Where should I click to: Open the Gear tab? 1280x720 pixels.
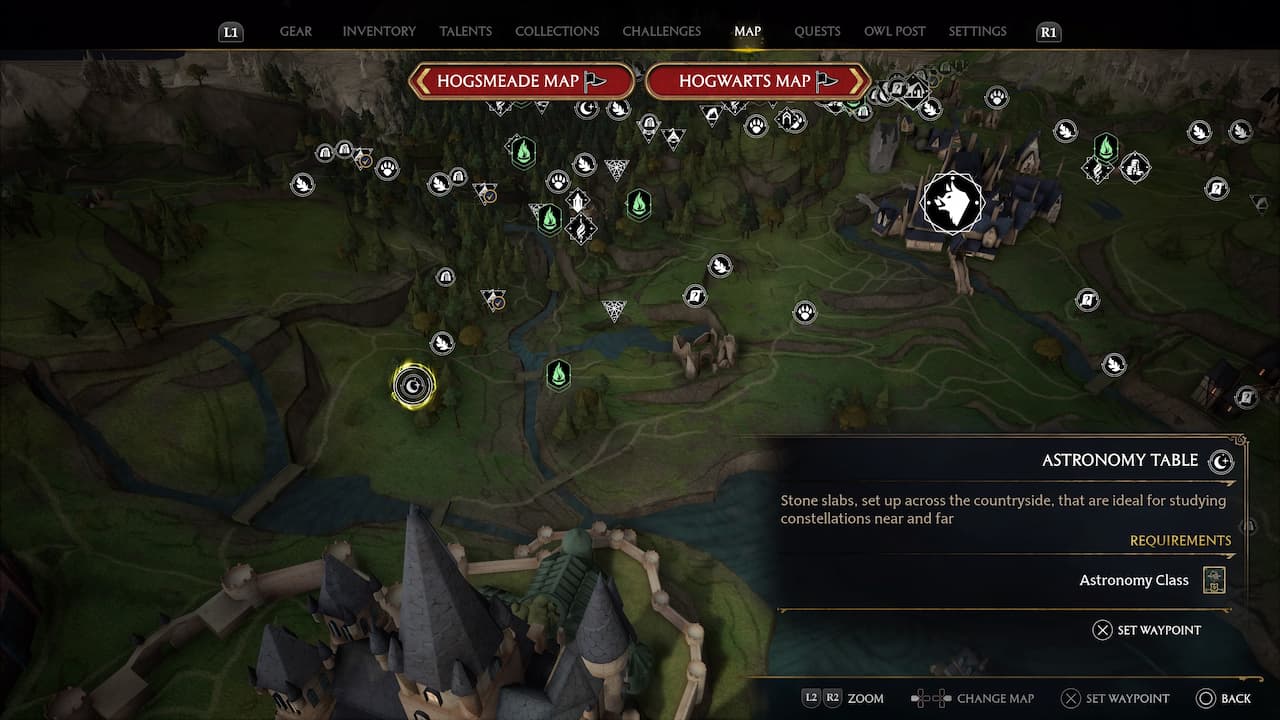point(295,31)
